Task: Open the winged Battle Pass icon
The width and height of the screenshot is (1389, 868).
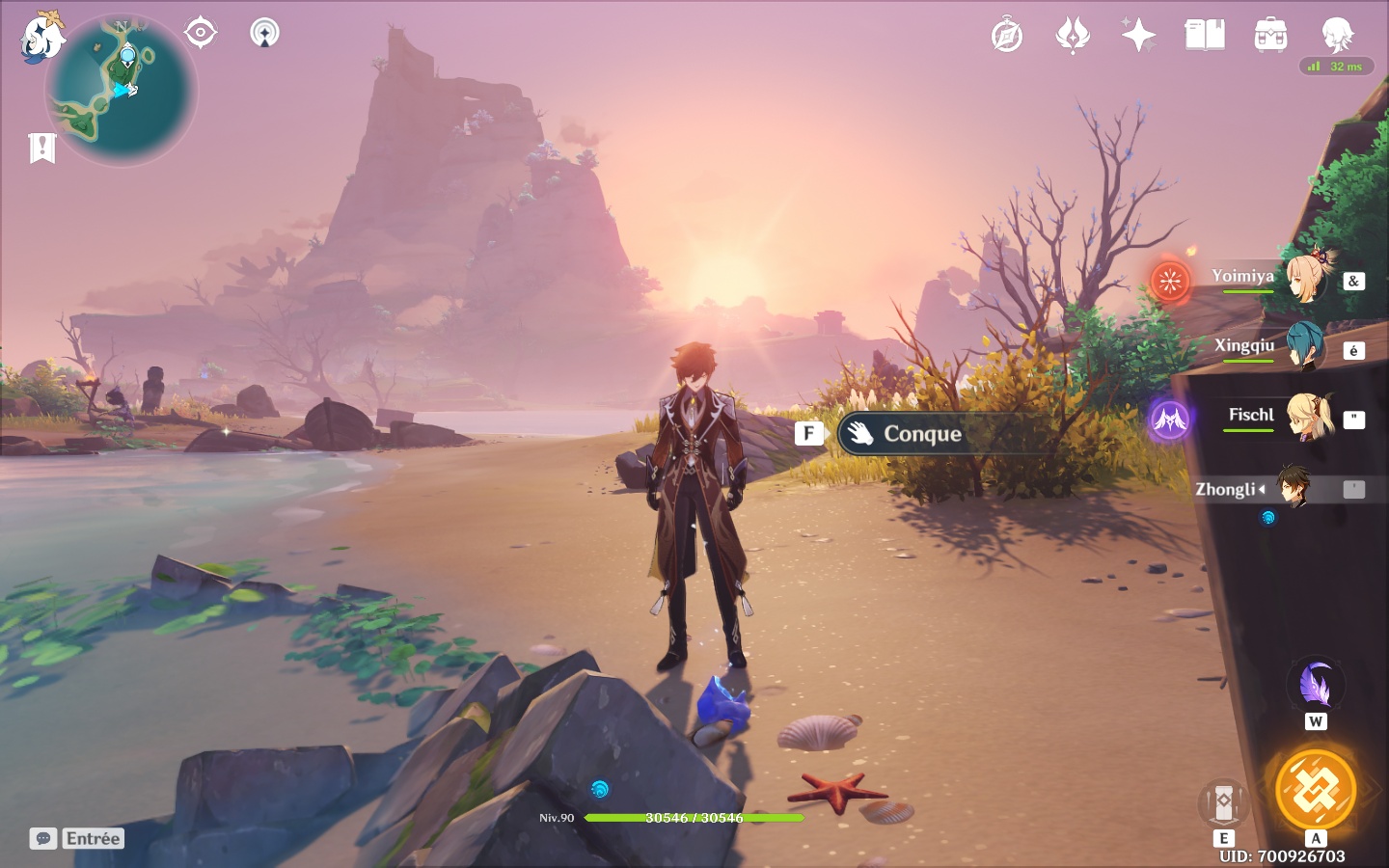Action: (1073, 37)
